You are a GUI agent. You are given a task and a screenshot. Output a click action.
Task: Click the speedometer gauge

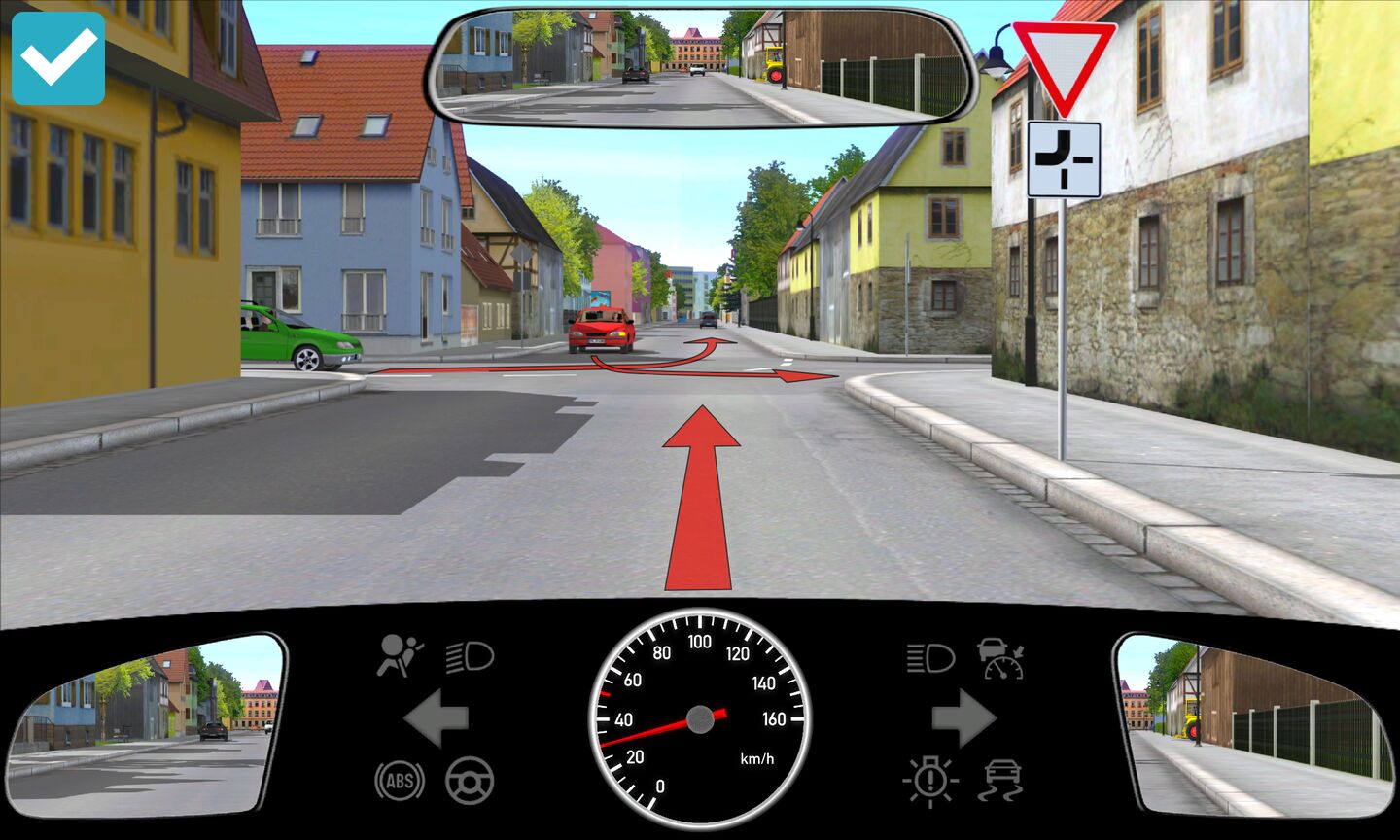[700, 718]
